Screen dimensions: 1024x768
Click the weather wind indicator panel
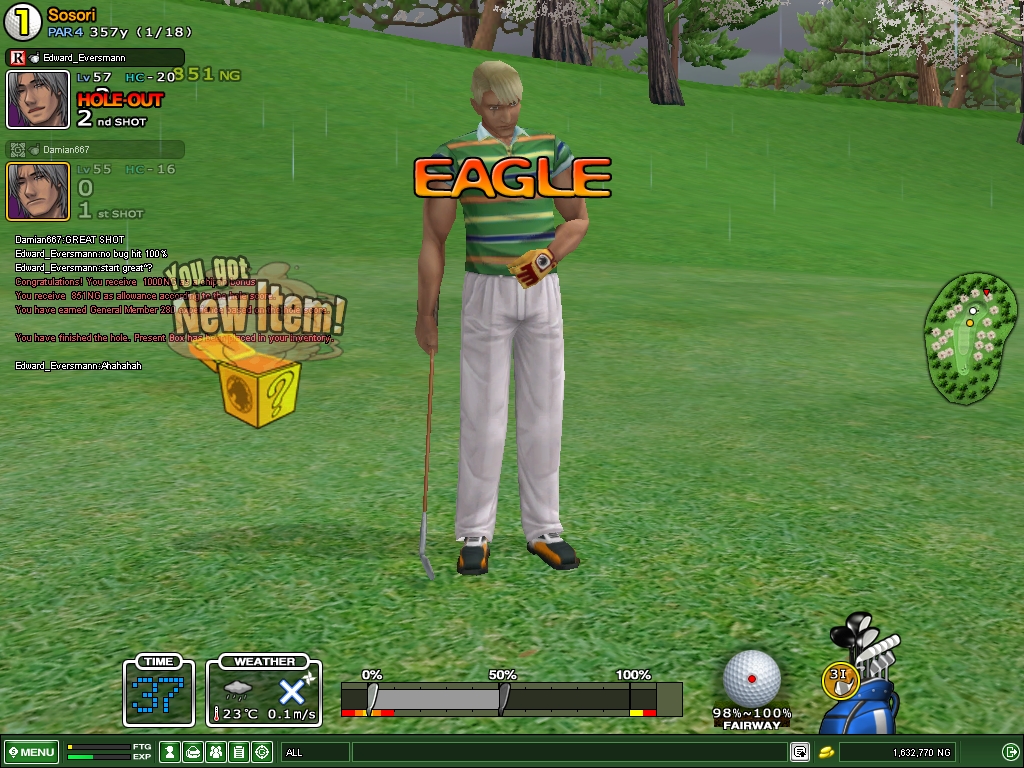point(264,691)
